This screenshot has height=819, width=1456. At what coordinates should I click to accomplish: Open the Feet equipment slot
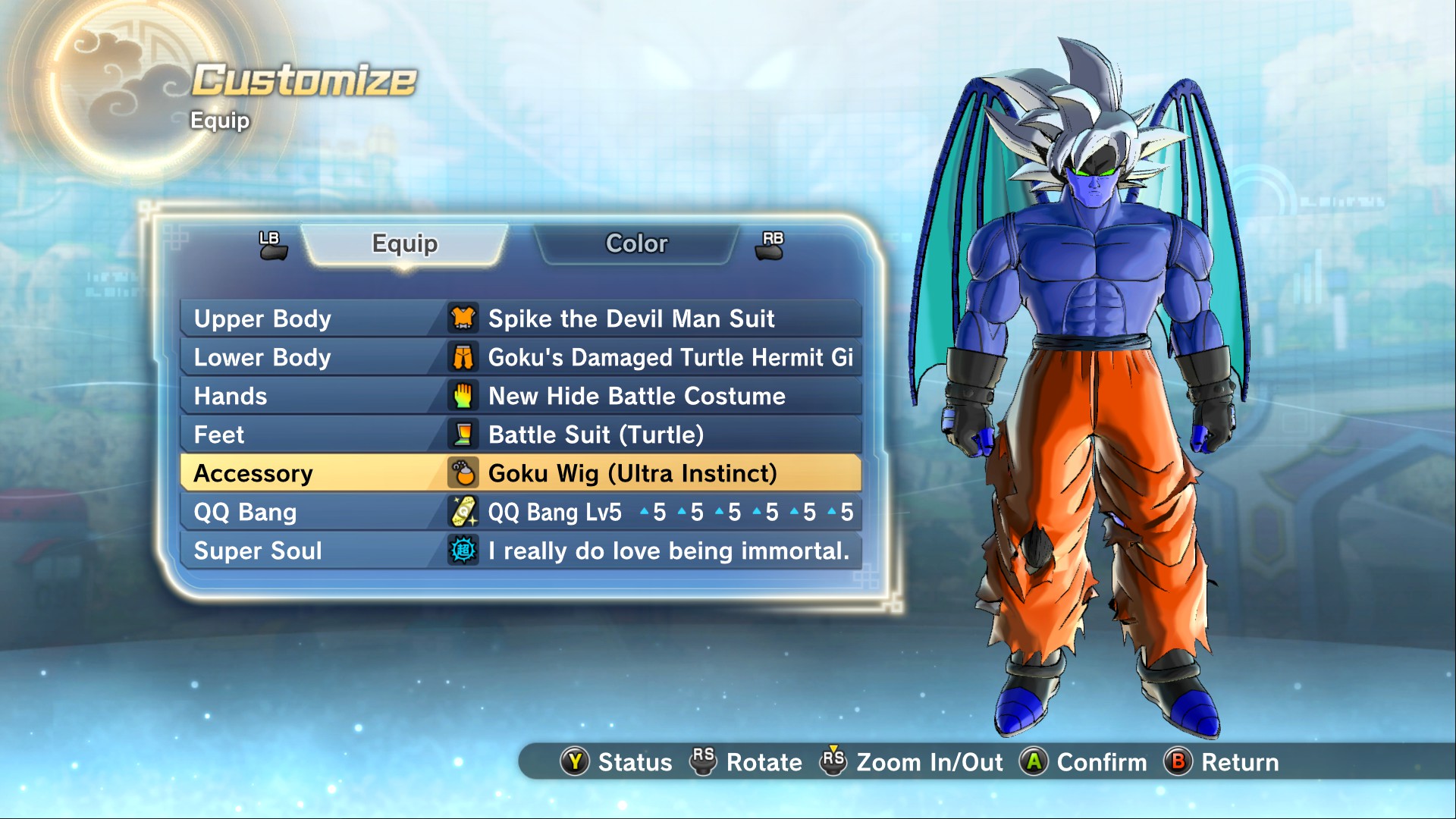520,435
